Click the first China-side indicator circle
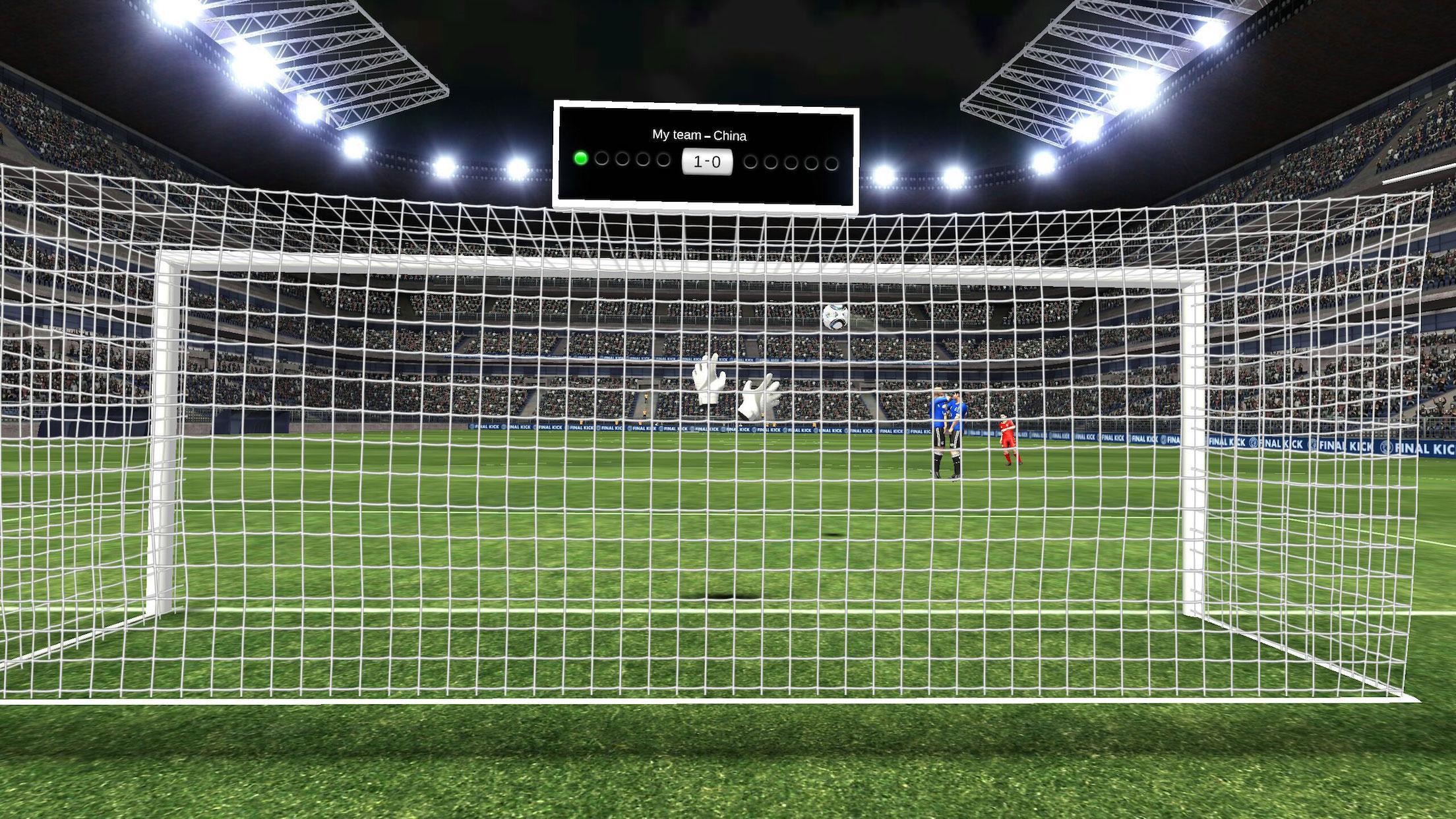Screen dimensions: 1456x819 [x=750, y=162]
